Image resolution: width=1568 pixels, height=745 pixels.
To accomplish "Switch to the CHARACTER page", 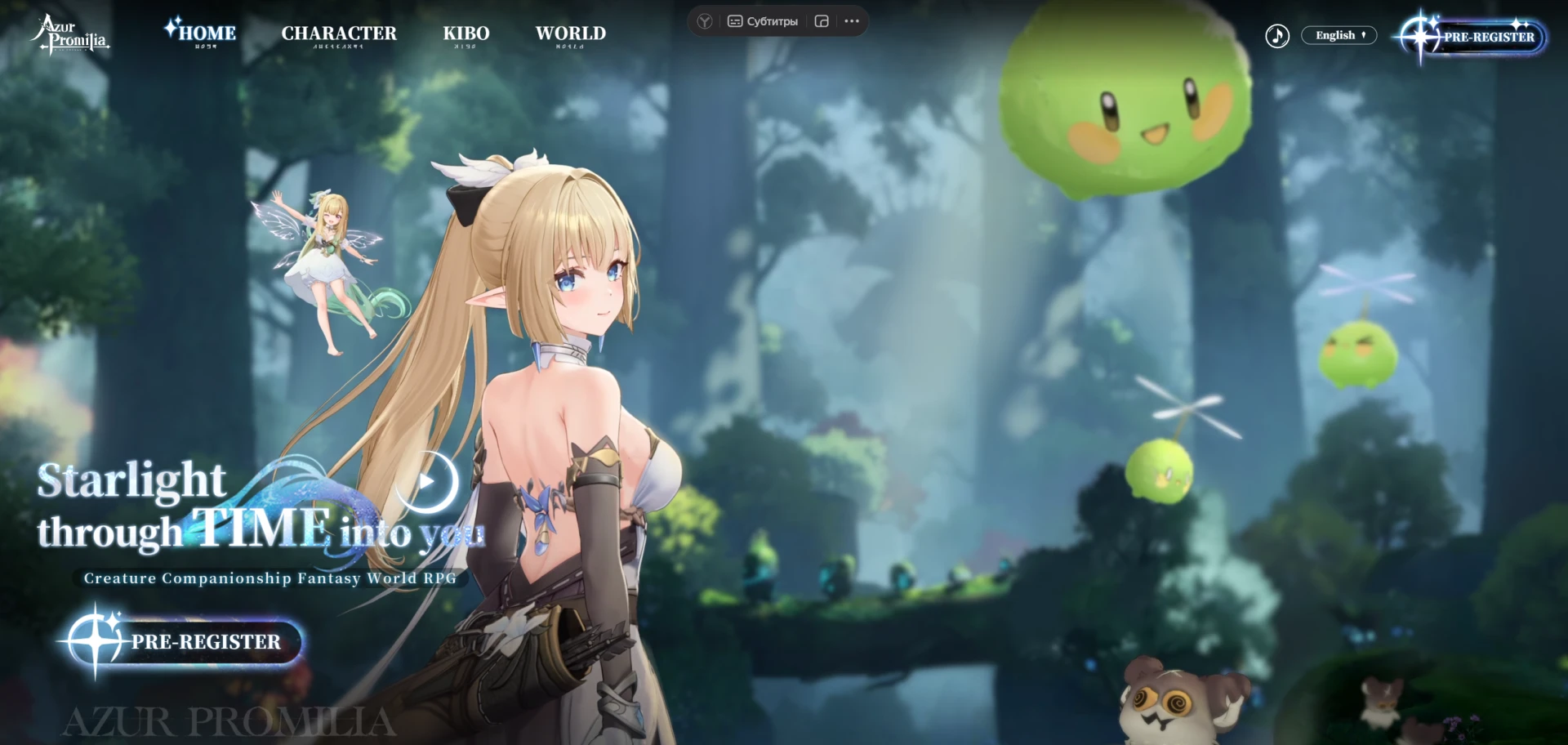I will point(339,33).
